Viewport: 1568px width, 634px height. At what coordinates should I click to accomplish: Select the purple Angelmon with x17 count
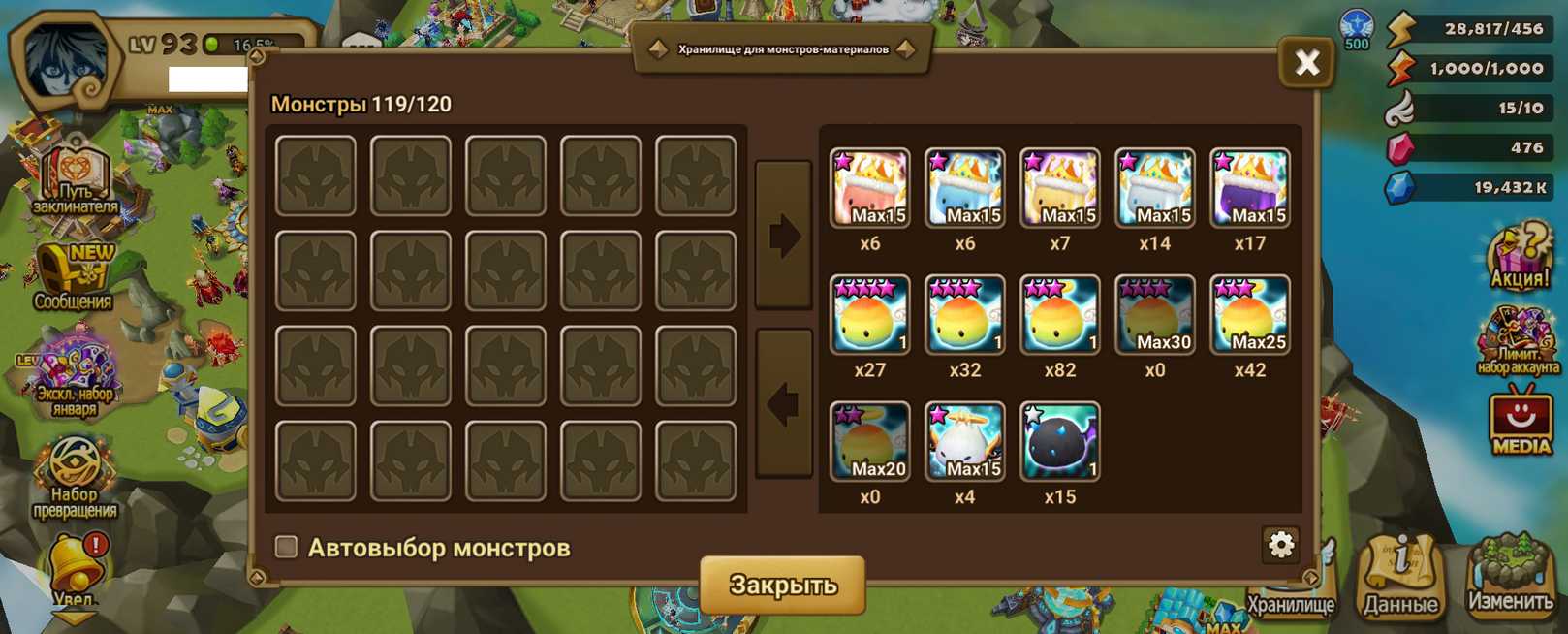(x=1249, y=188)
